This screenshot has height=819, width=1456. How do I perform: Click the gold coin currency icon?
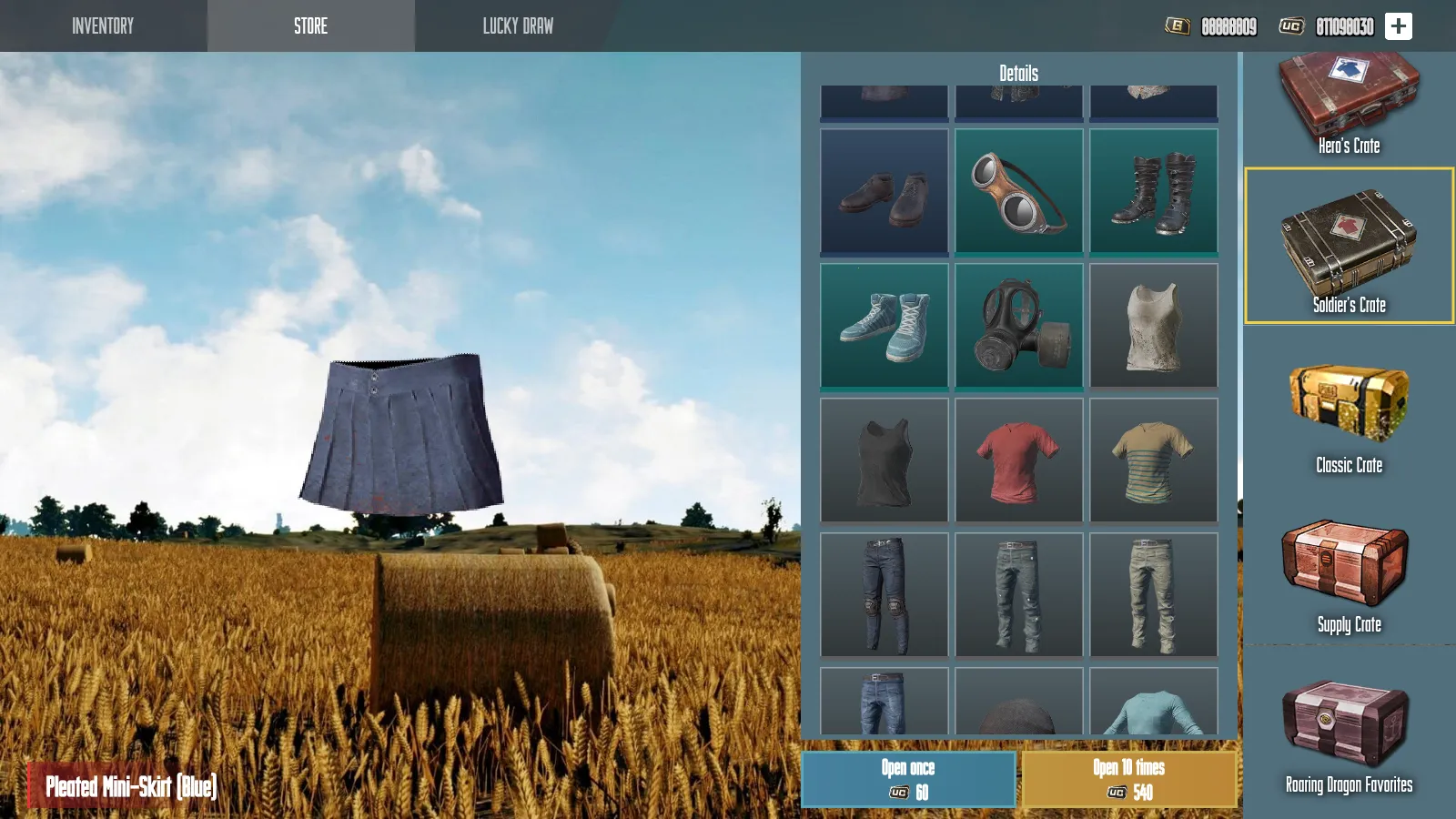point(1178,26)
